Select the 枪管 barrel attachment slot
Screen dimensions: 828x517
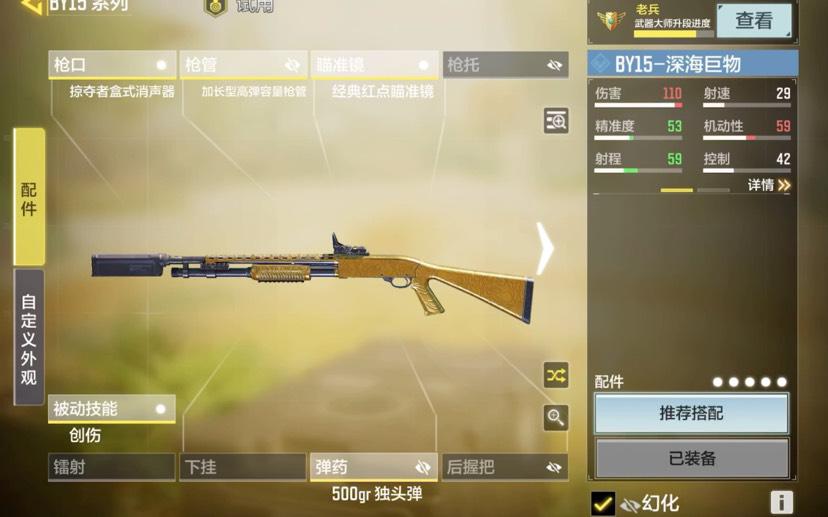(243, 65)
